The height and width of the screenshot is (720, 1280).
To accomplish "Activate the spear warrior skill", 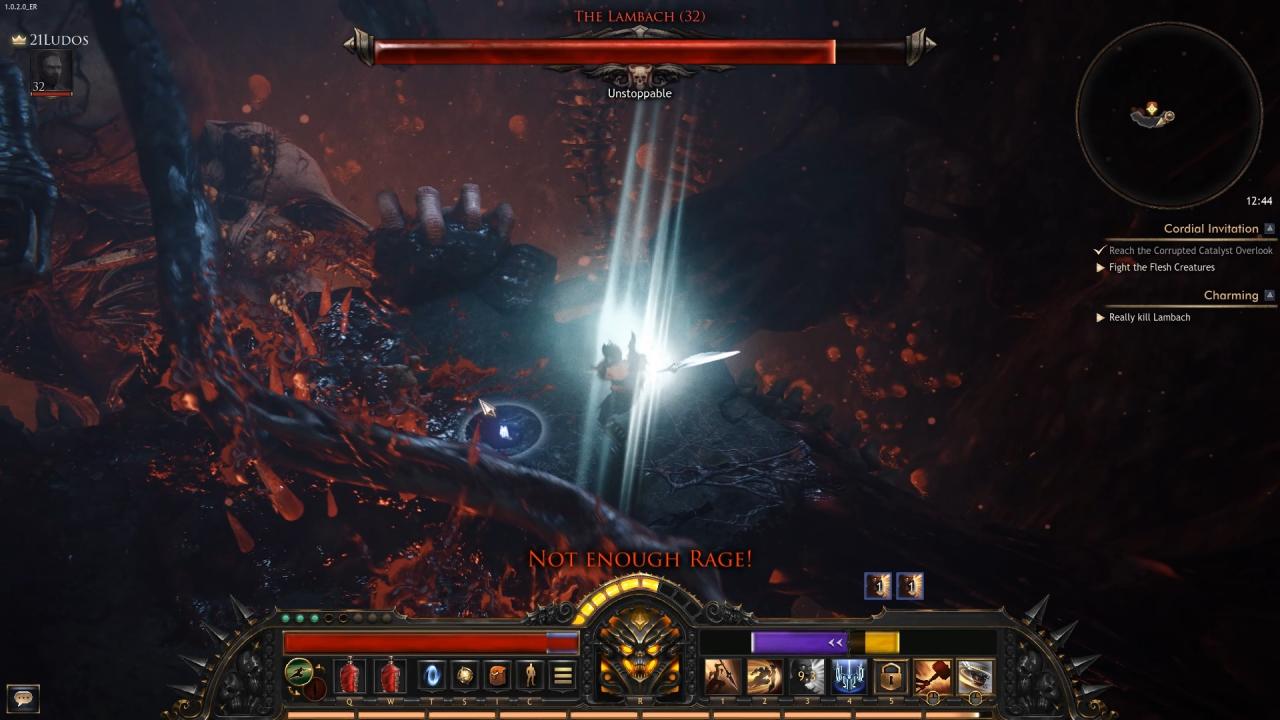I will pyautogui.click(x=722, y=676).
